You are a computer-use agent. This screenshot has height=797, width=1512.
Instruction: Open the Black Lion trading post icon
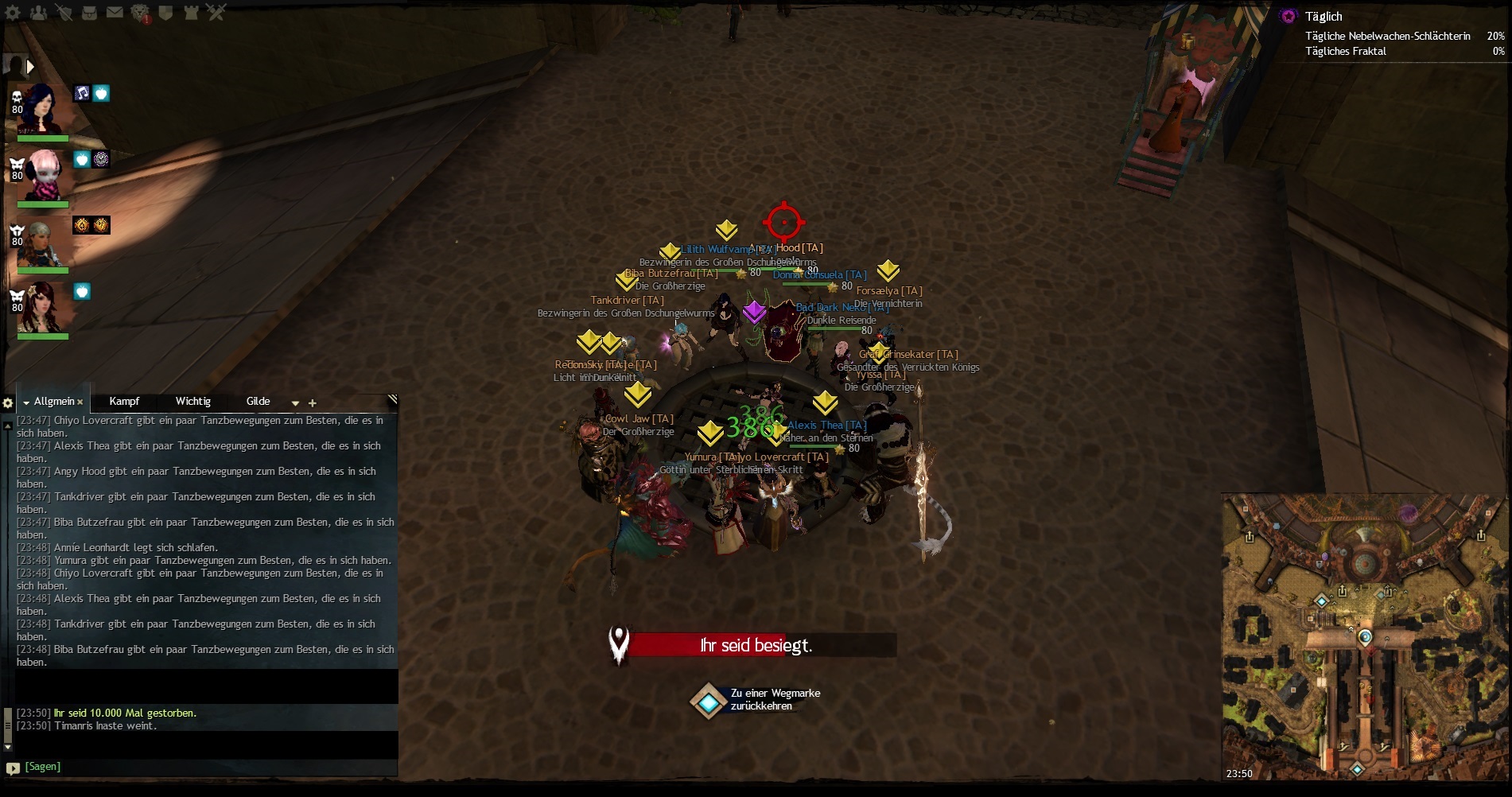pos(141,13)
